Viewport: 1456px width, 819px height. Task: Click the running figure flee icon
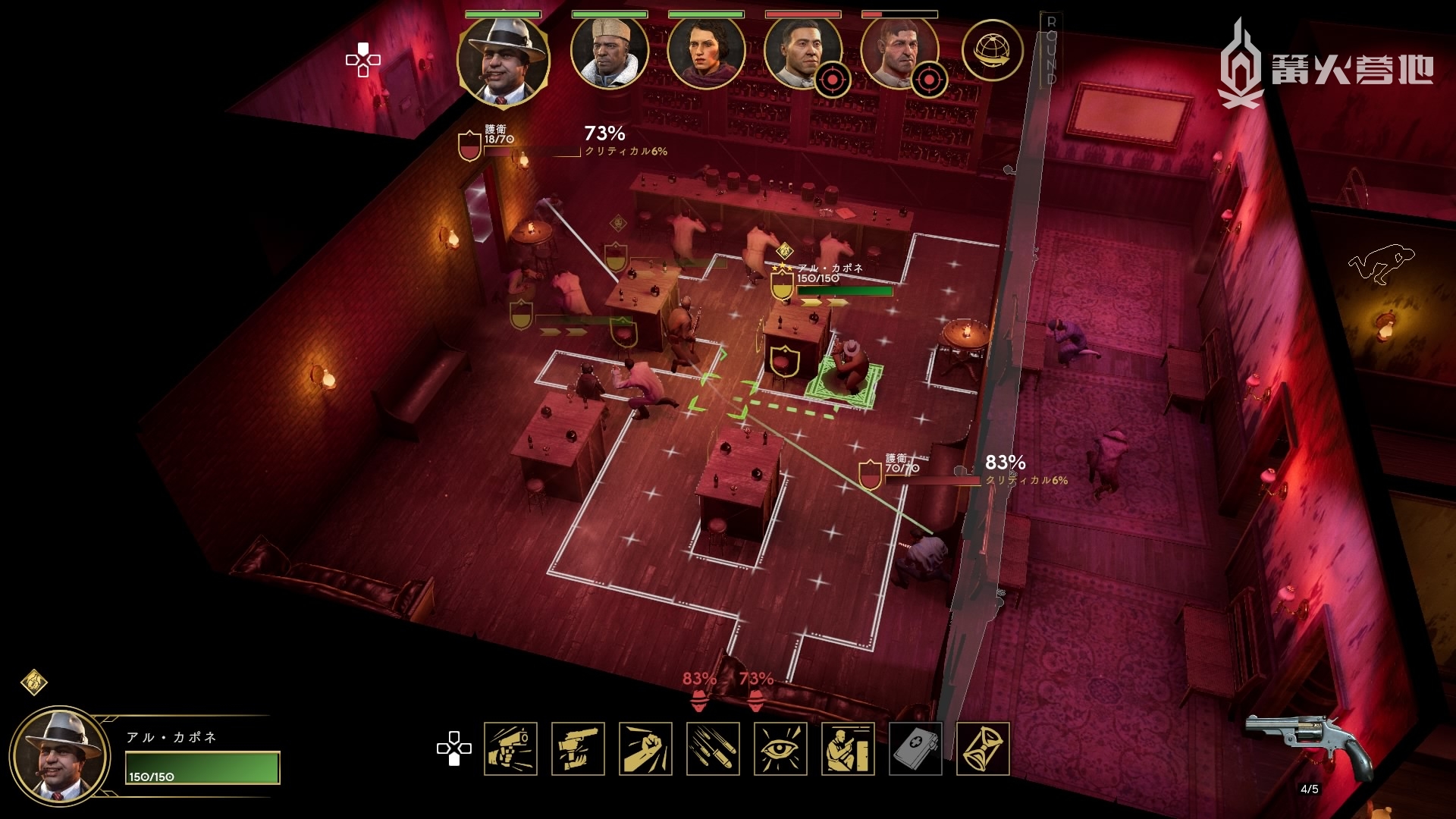pos(1380,263)
